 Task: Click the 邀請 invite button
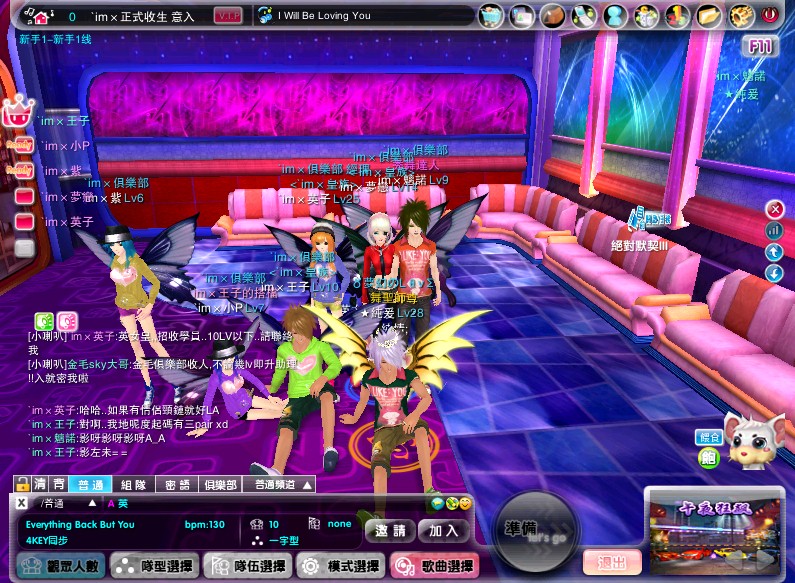[x=390, y=530]
